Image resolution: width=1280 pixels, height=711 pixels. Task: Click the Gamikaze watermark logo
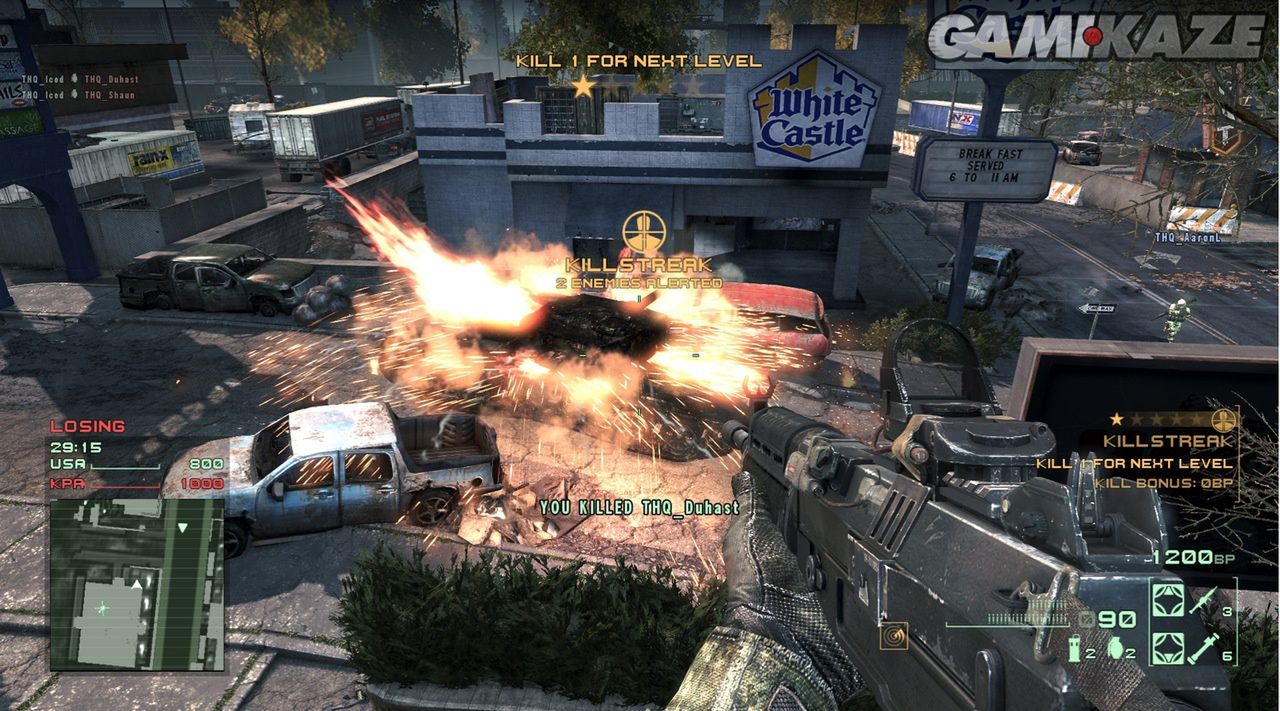click(1095, 37)
